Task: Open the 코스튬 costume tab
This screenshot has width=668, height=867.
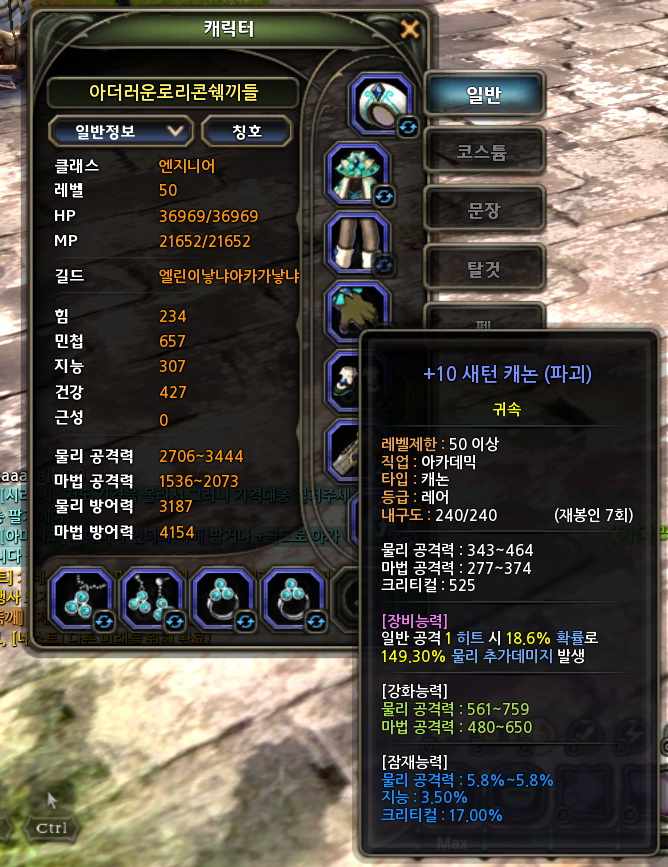Action: [484, 153]
